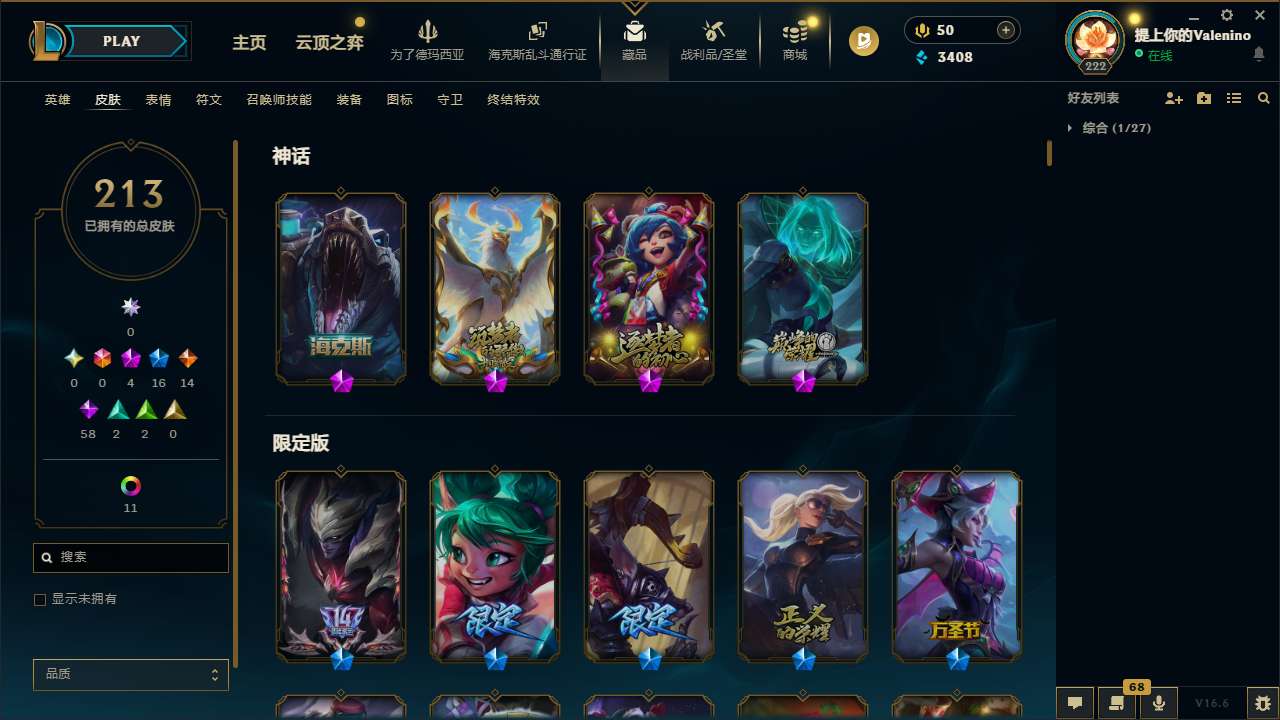Viewport: 1280px width, 720px height.
Task: Mute the microphone icon at bottom right
Action: [1157, 703]
